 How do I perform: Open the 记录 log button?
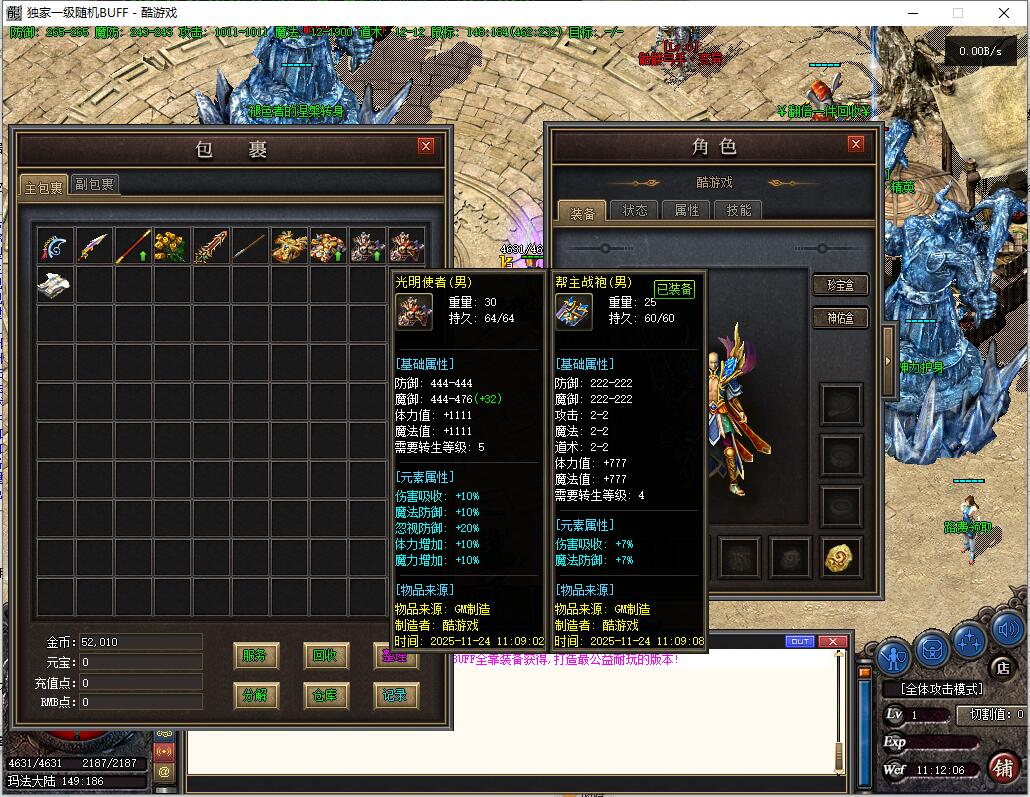[395, 695]
